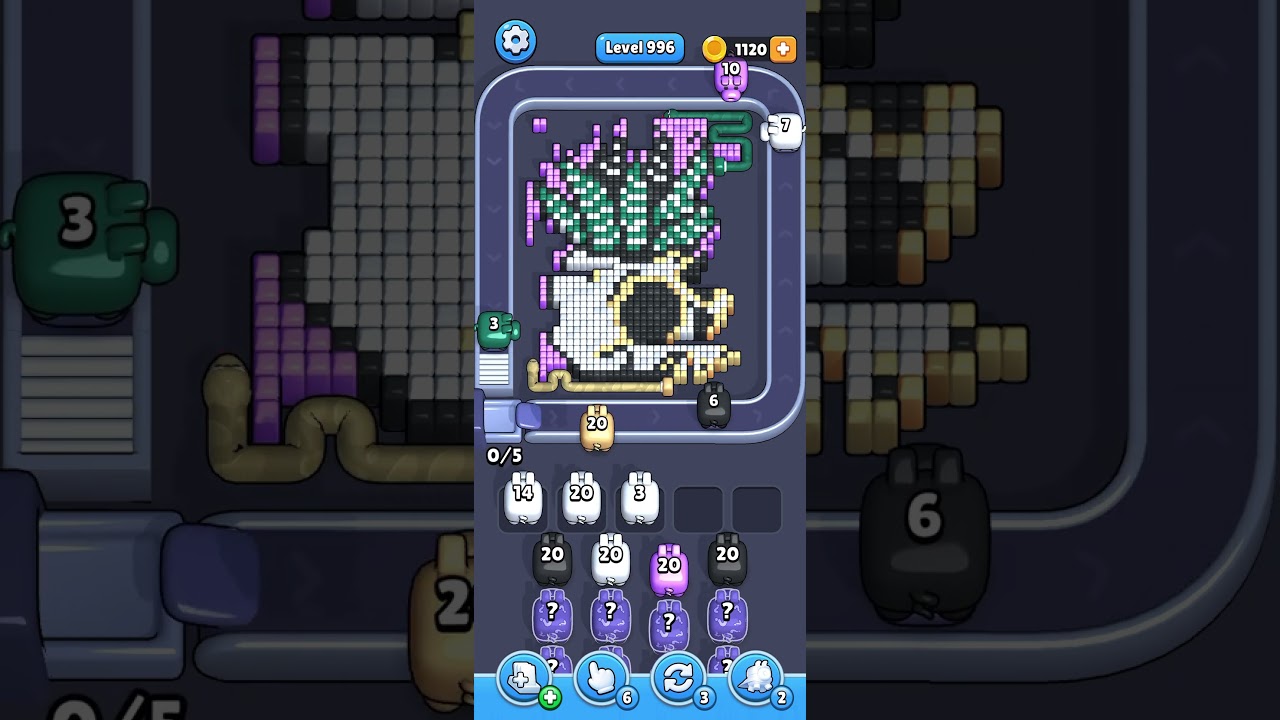Viewport: 1280px width, 720px height.
Task: Select the white shooter numbered 14
Action: [x=523, y=499]
